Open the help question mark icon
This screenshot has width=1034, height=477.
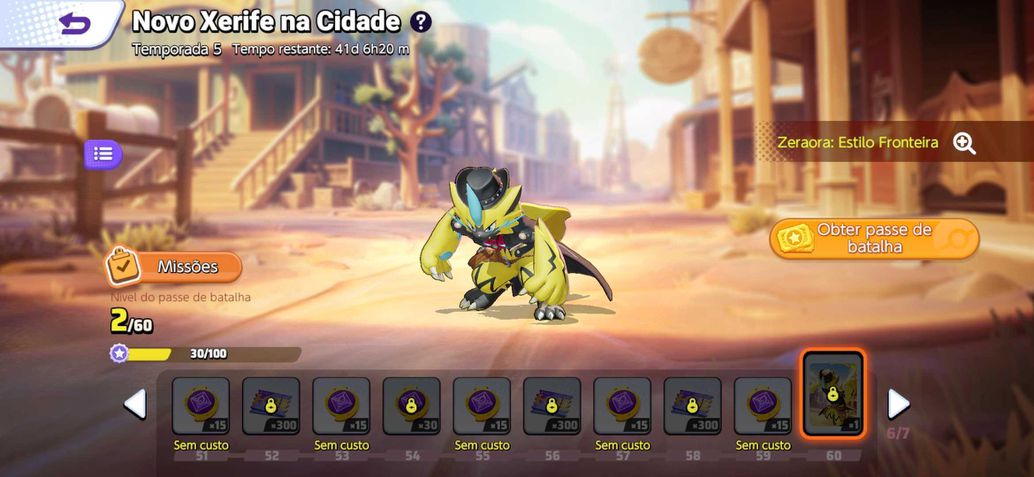tap(421, 22)
